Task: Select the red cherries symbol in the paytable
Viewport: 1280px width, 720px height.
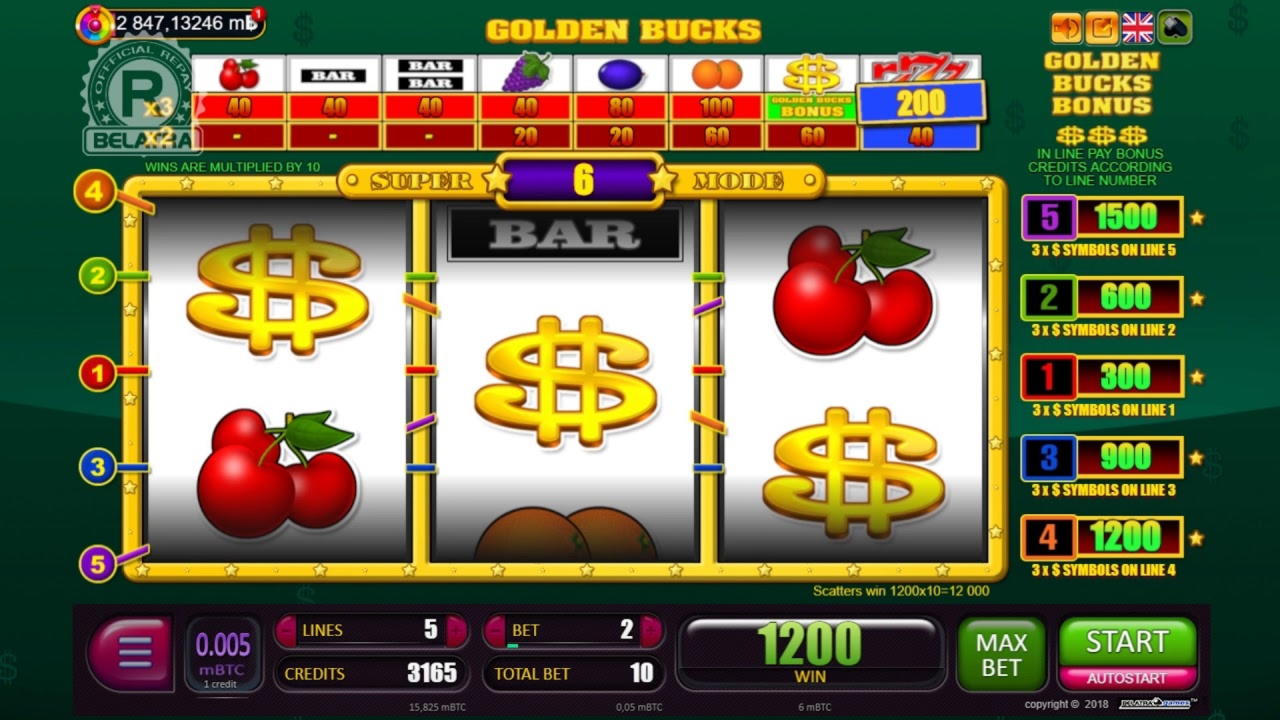Action: (240, 72)
